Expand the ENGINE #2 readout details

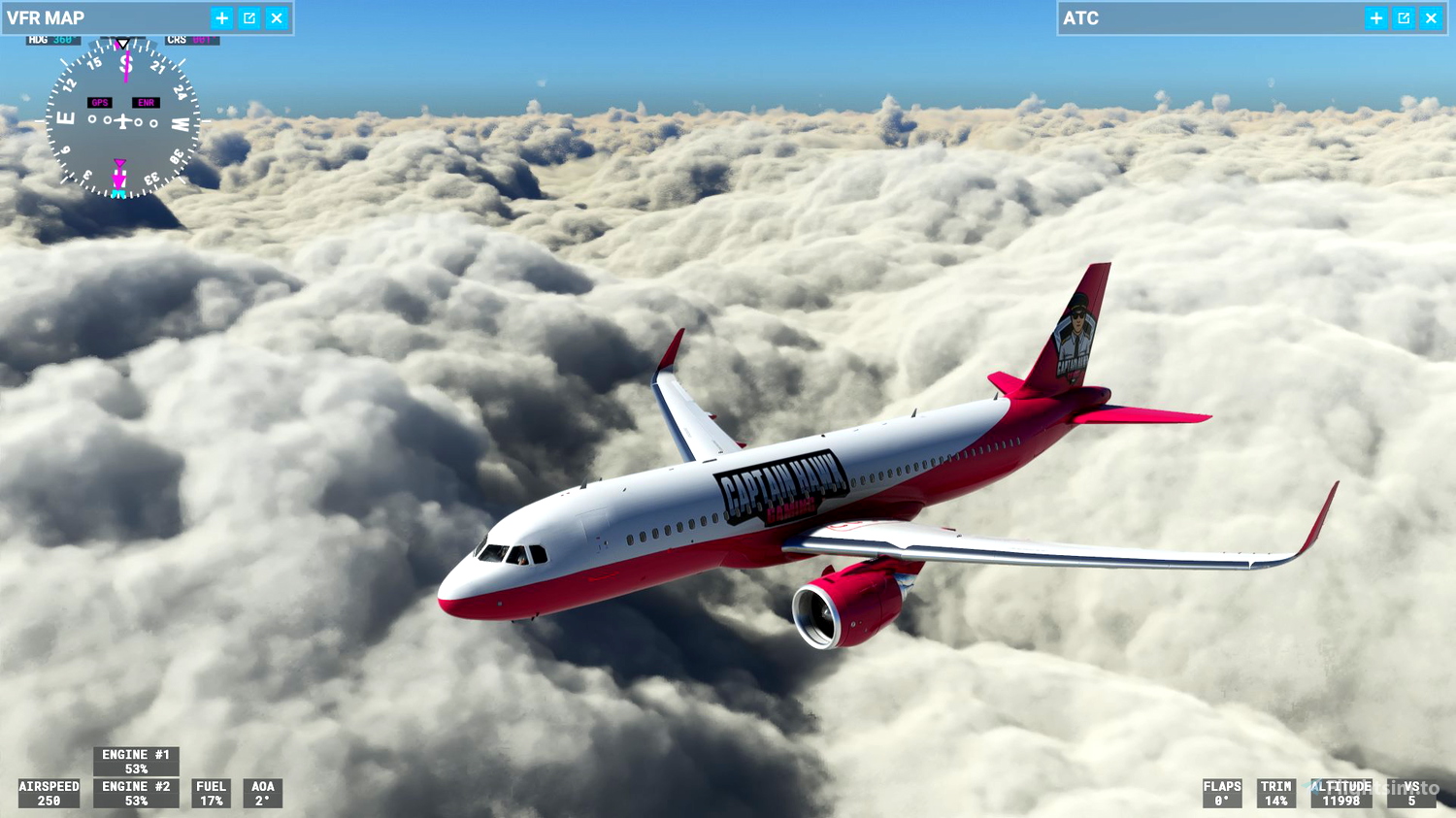pyautogui.click(x=136, y=793)
